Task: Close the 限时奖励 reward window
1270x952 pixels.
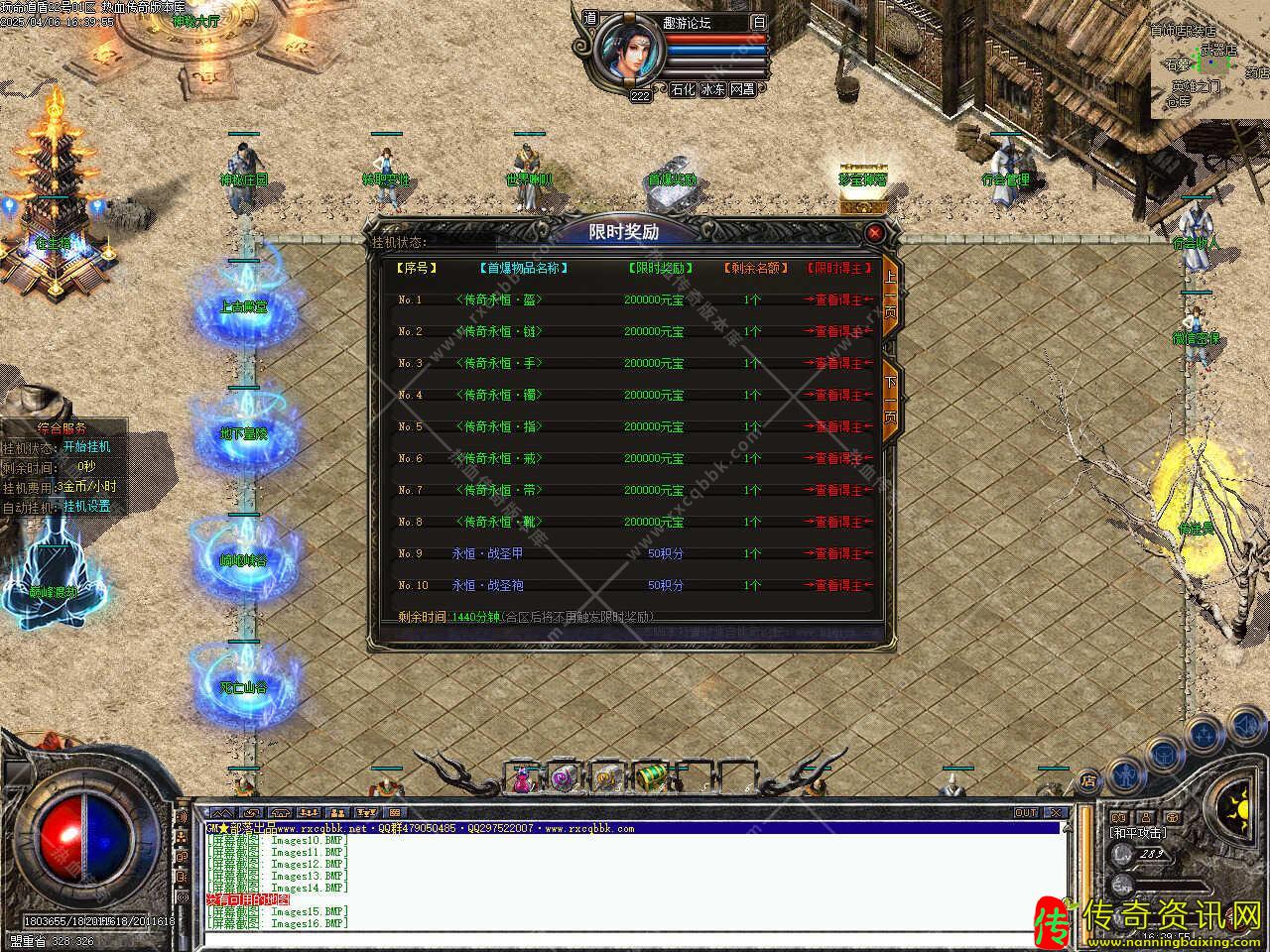Action: 874,232
